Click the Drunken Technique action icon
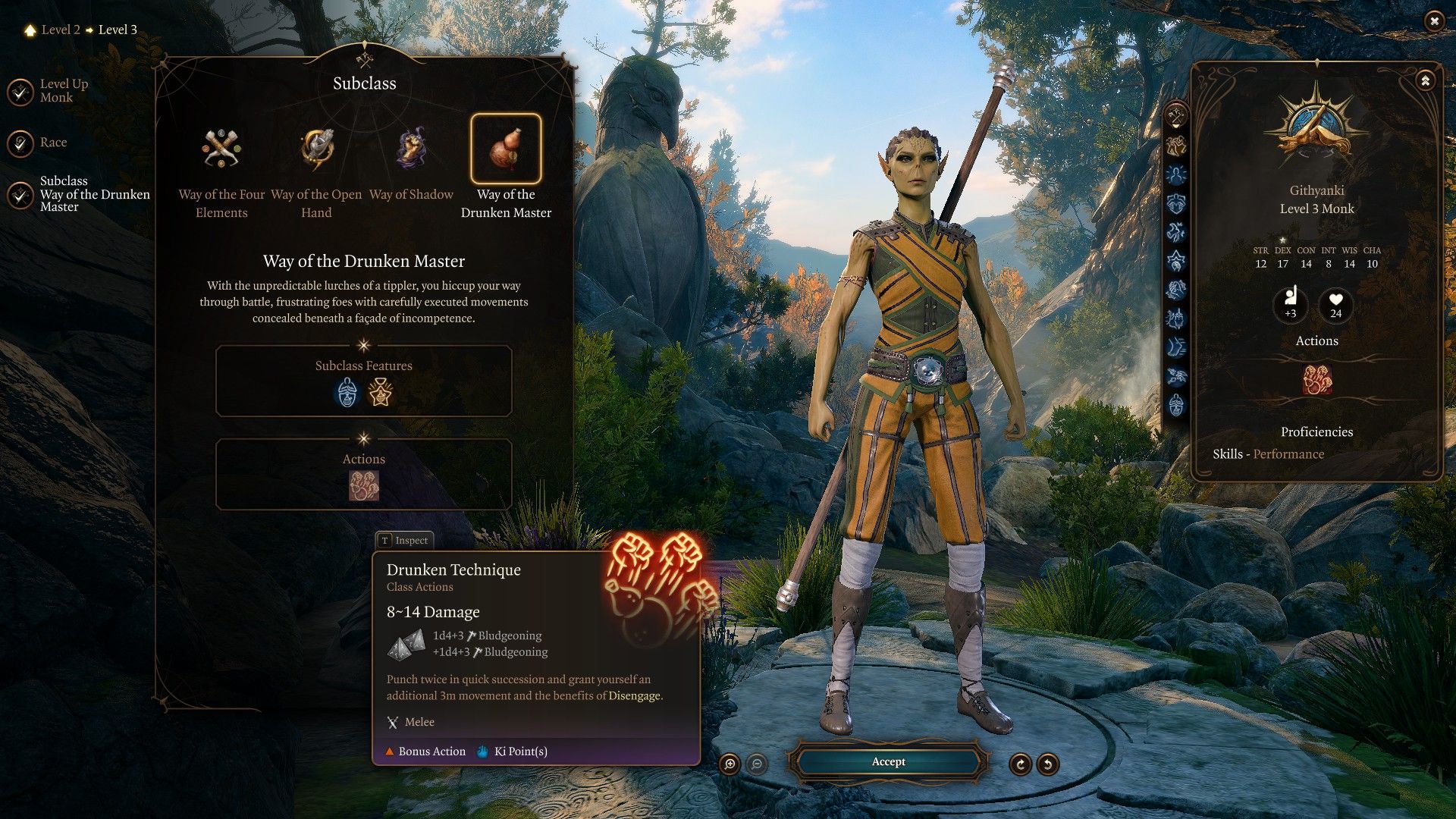This screenshot has width=1456, height=819. [363, 485]
